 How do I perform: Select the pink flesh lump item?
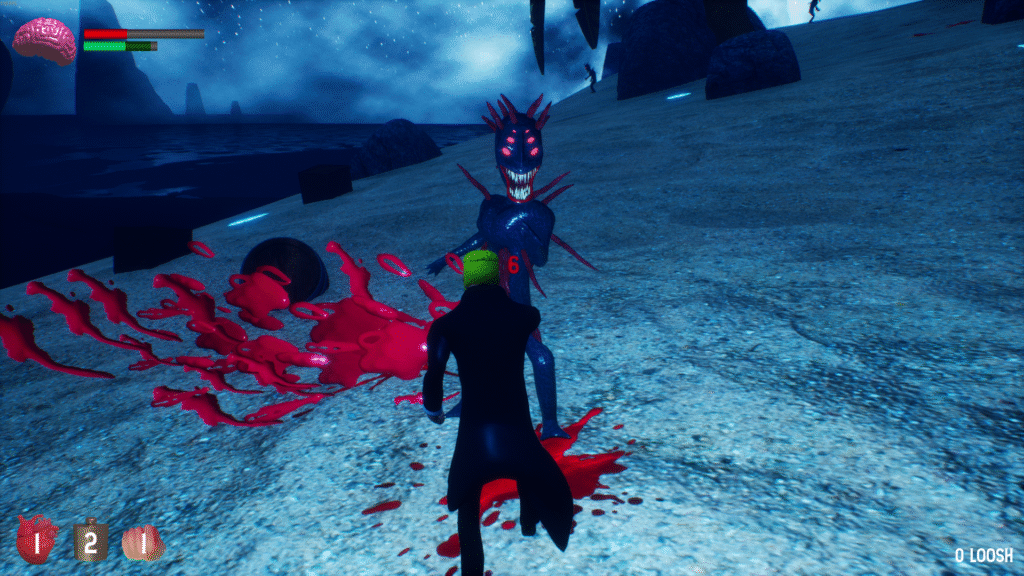click(x=143, y=542)
